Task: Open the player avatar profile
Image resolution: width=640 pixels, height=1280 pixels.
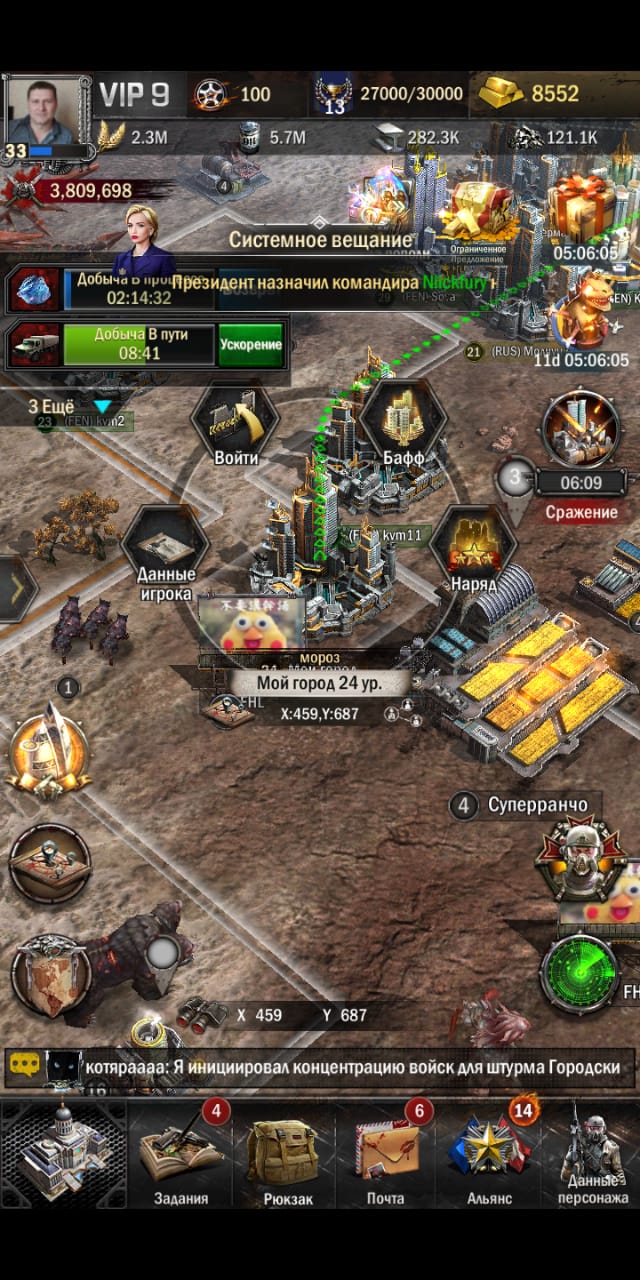Action: pyautogui.click(x=42, y=112)
